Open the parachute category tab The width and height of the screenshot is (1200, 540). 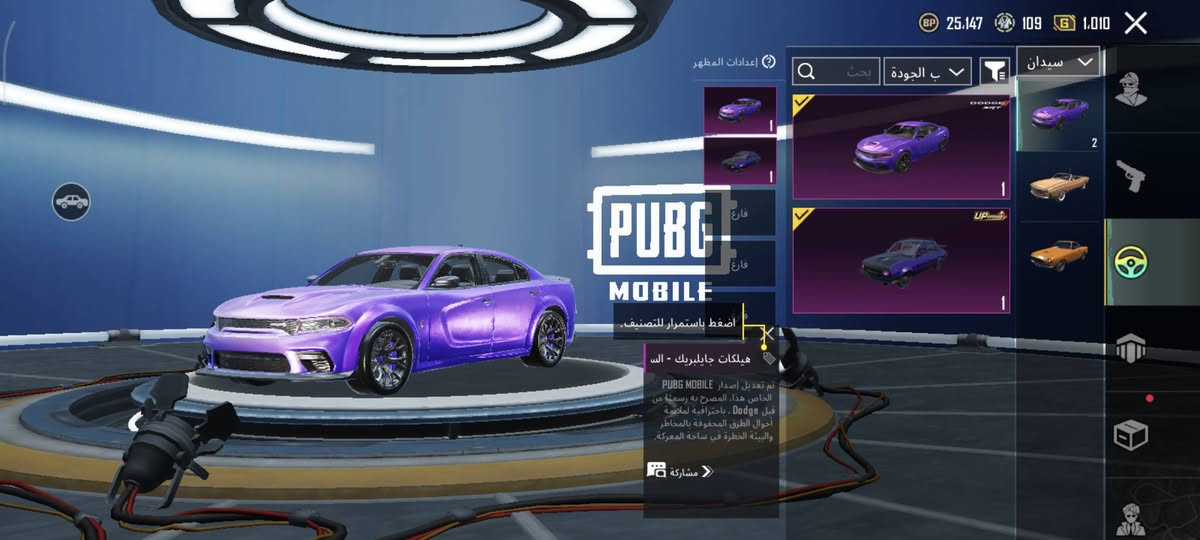point(1131,349)
